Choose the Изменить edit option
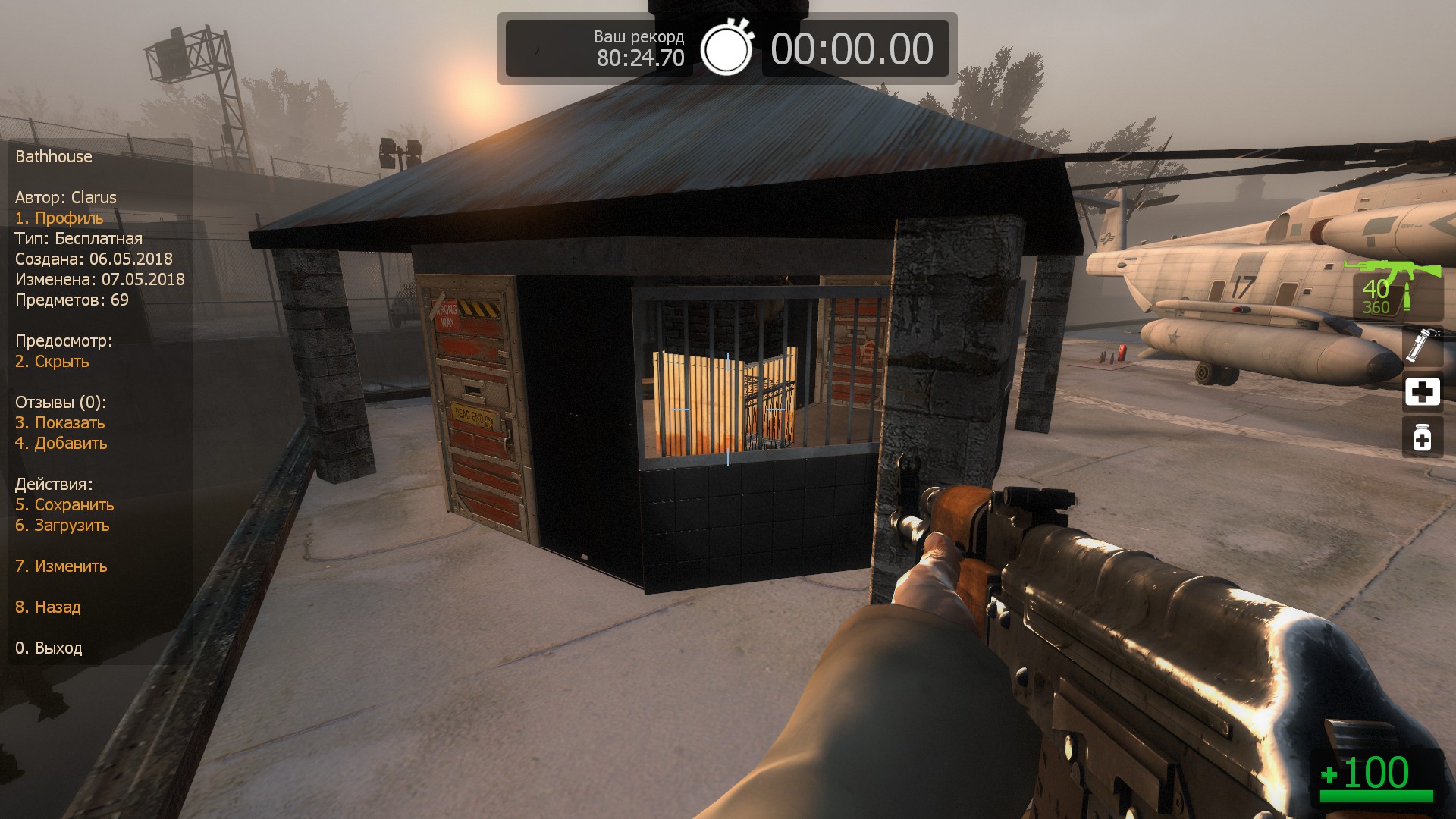 coord(61,566)
